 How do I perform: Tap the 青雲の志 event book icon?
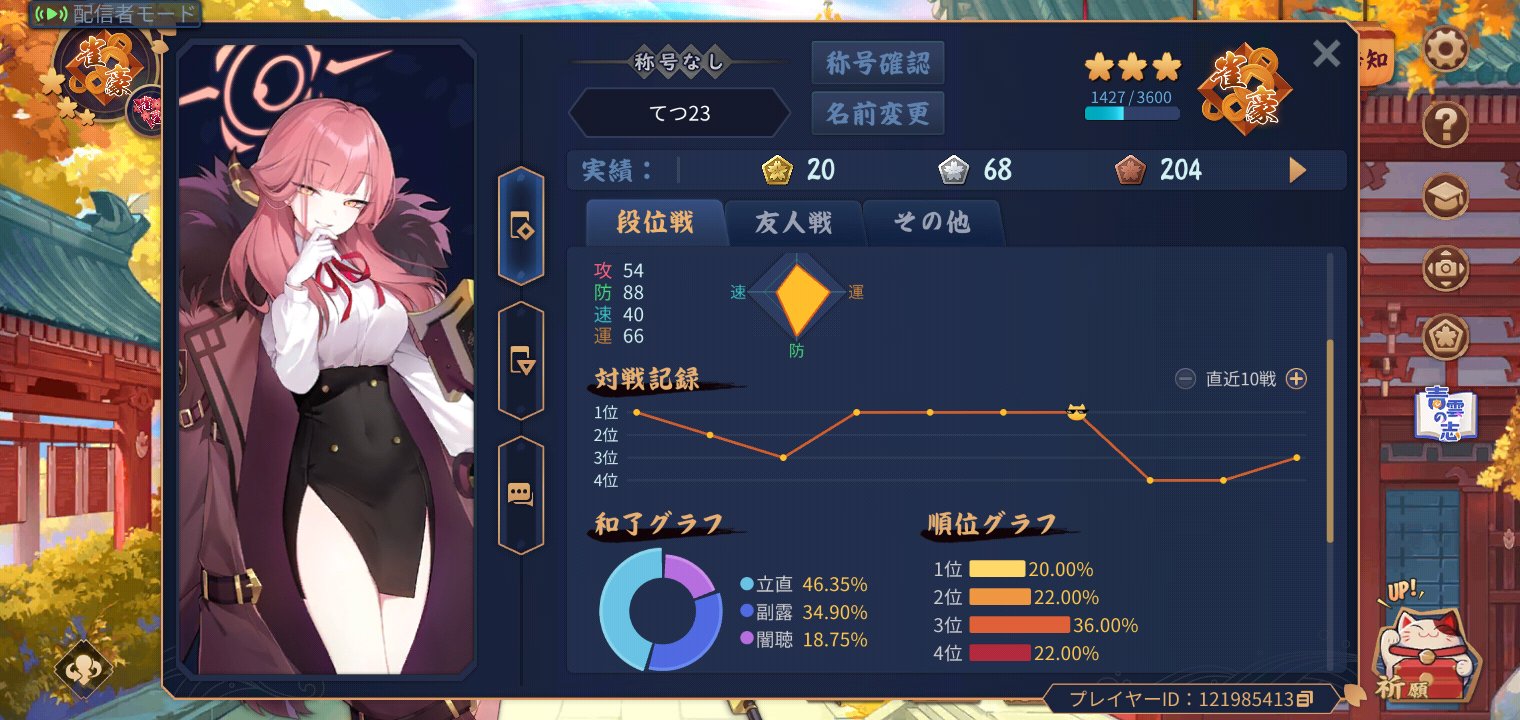[x=1444, y=413]
